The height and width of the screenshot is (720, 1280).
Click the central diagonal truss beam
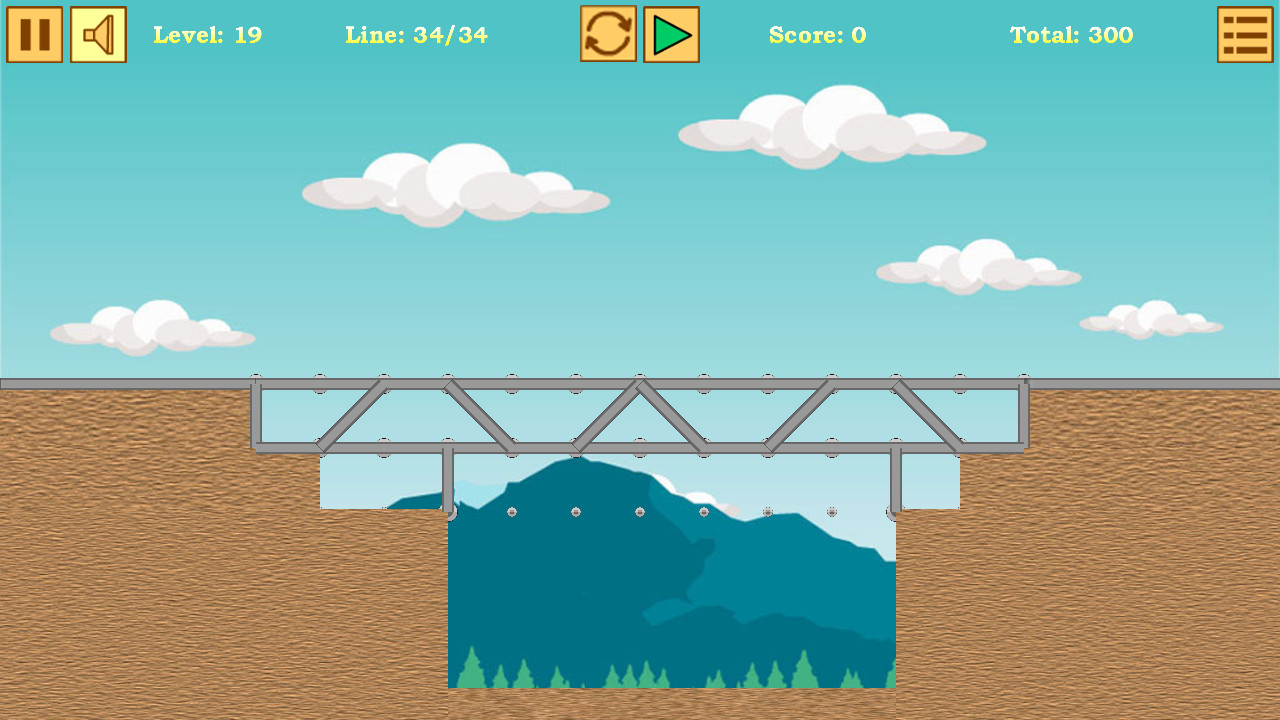coord(610,410)
